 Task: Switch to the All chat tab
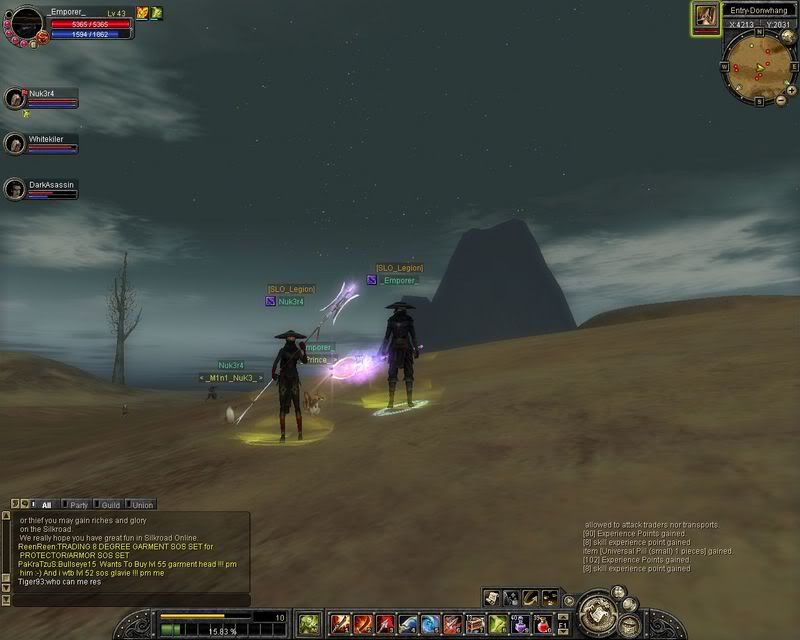(46, 505)
